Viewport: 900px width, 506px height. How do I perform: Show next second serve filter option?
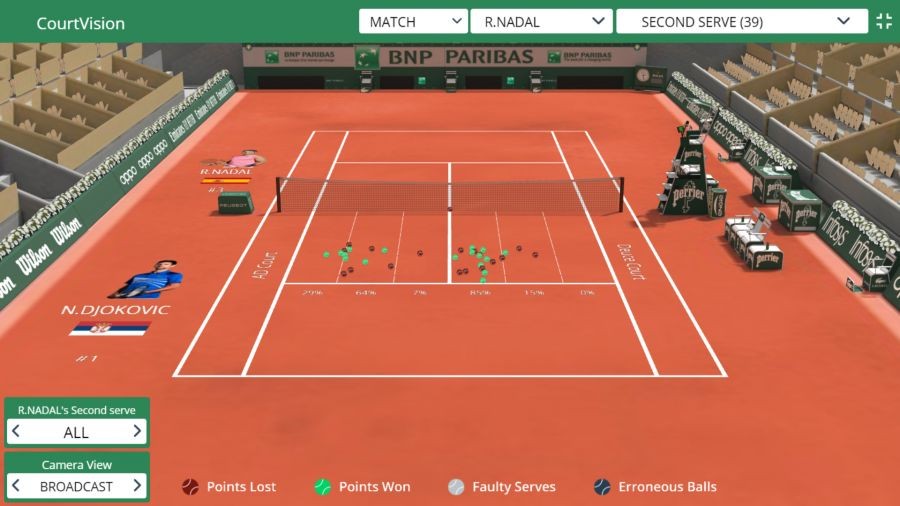tap(137, 432)
